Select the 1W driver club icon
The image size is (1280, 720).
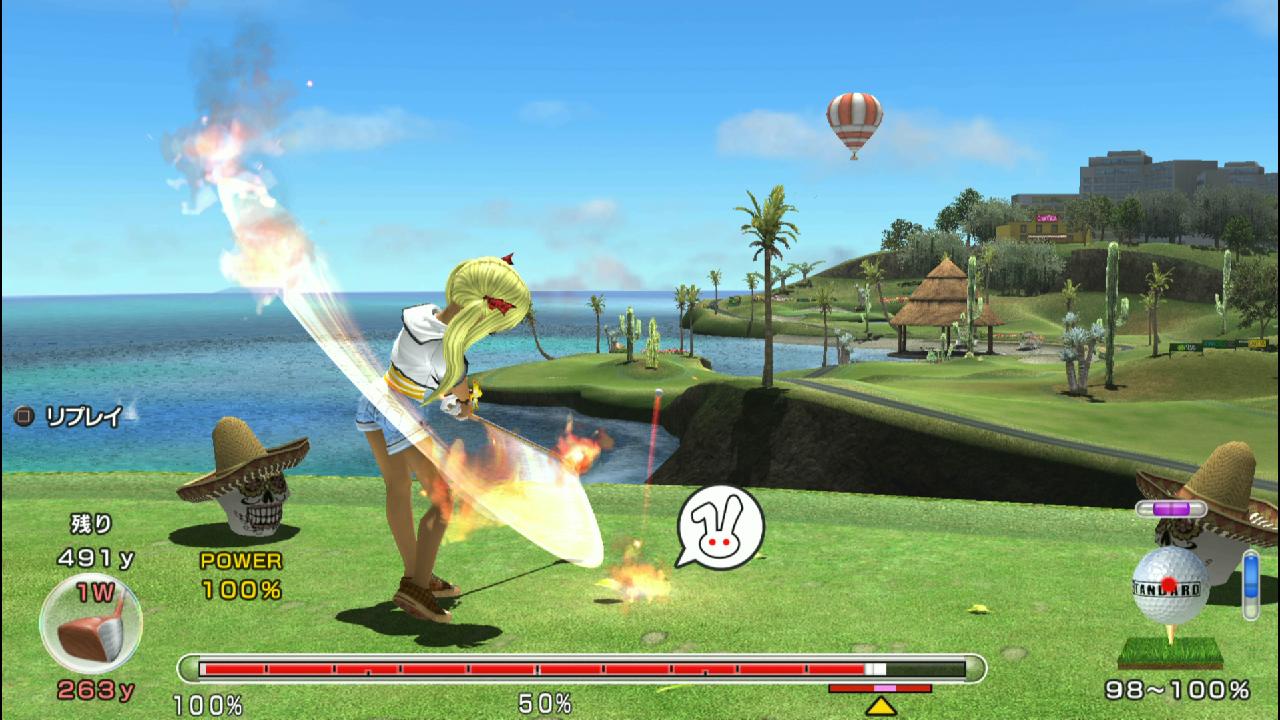tap(90, 624)
